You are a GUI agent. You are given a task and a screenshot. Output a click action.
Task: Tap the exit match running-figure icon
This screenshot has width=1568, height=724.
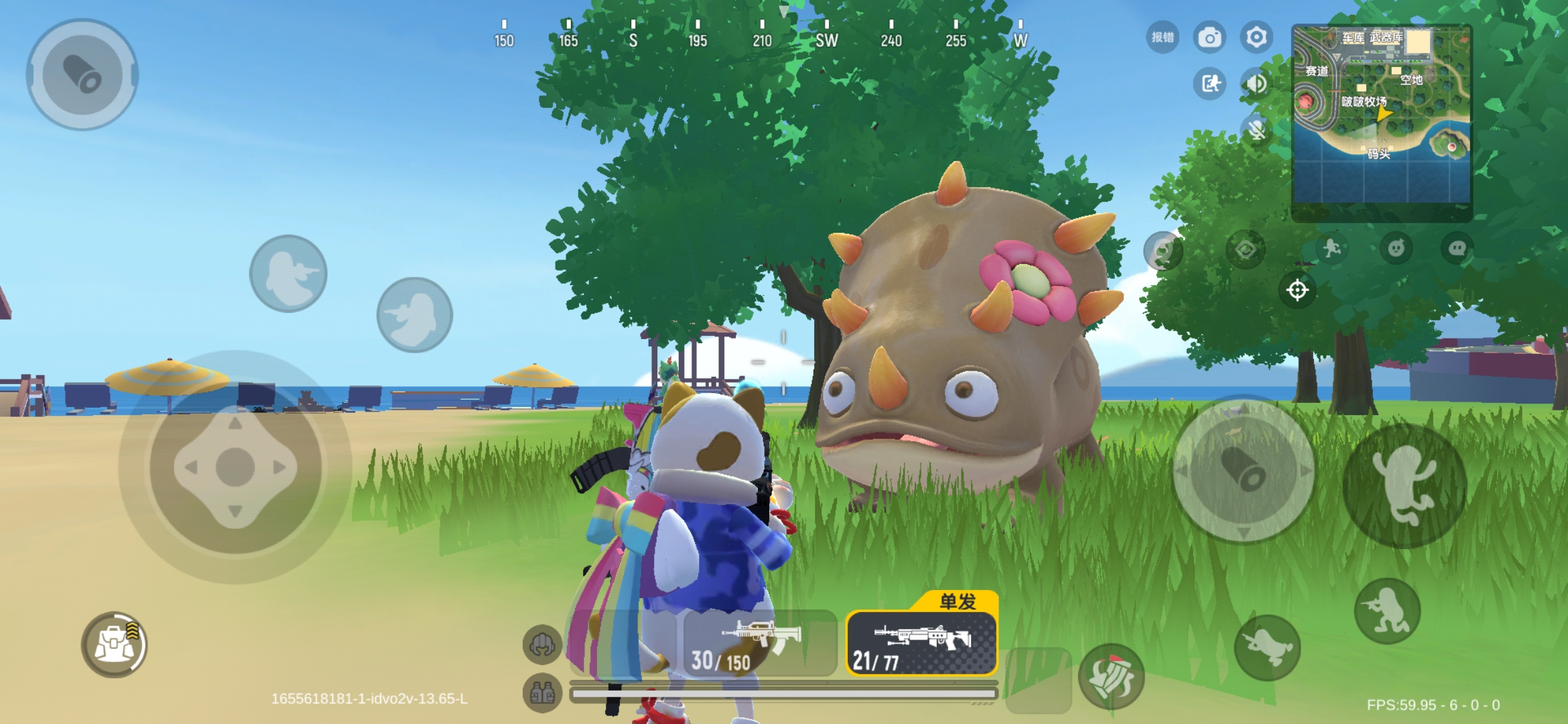point(1210,84)
